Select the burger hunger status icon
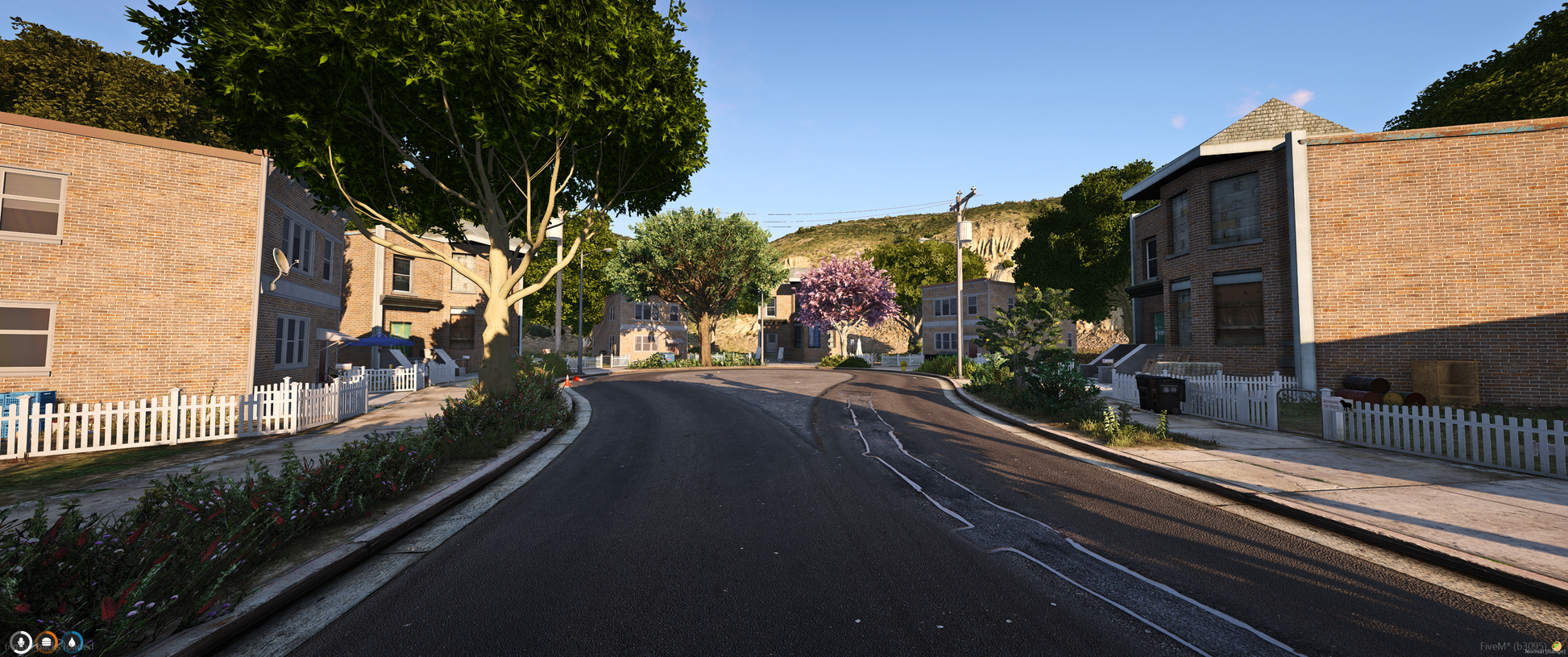This screenshot has height=657, width=1568. tap(47, 642)
